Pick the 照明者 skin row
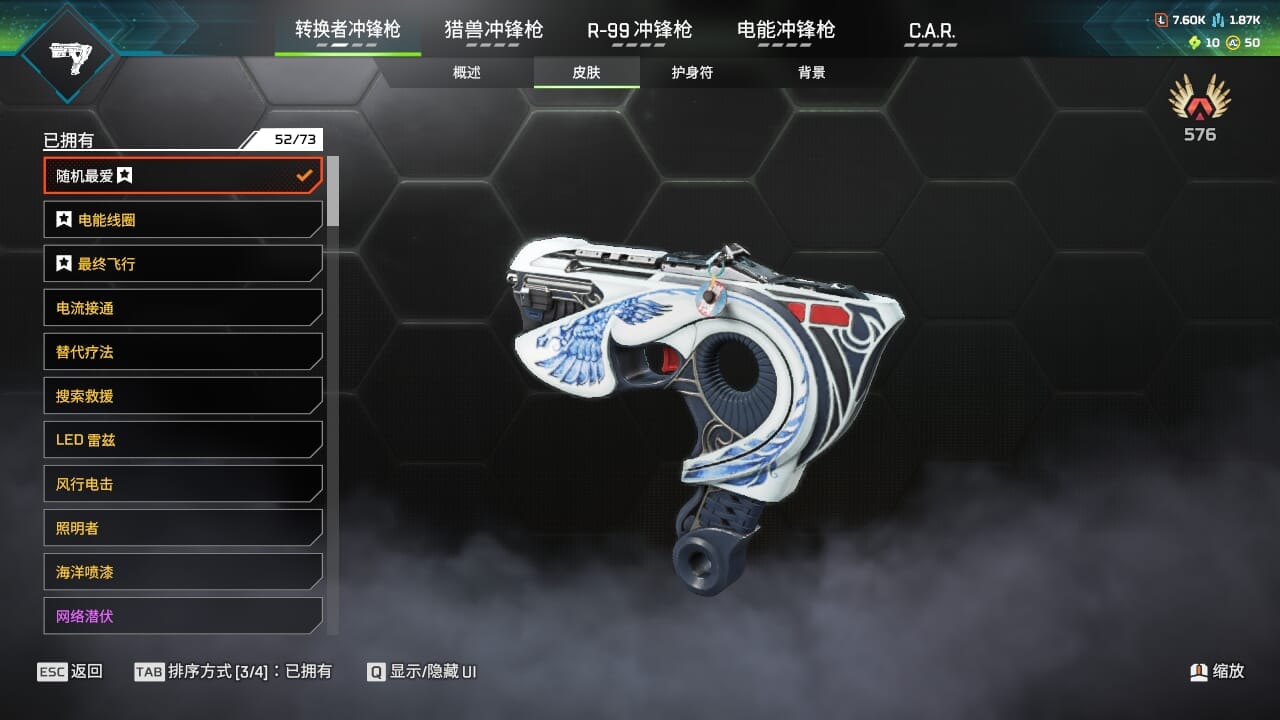Viewport: 1280px width, 720px height. coord(182,528)
